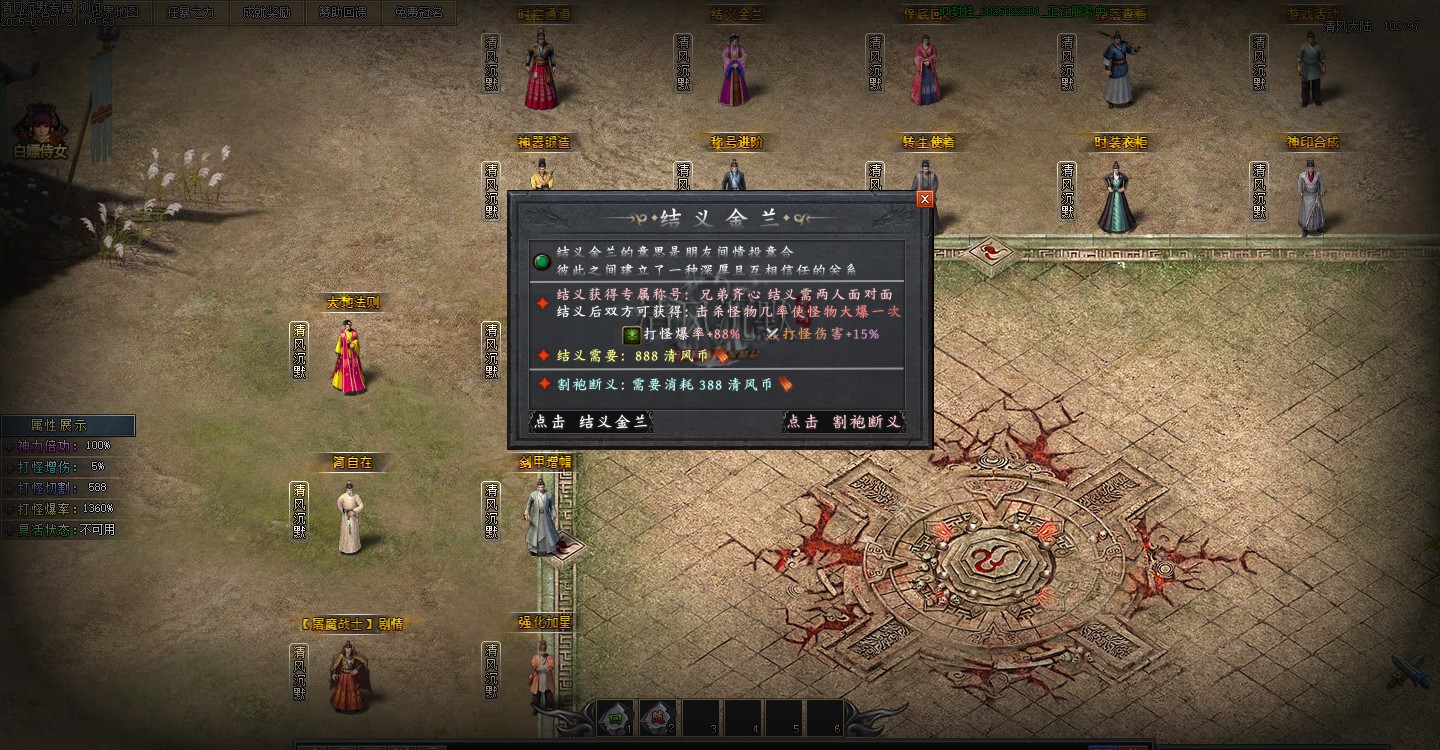Image resolution: width=1440 pixels, height=750 pixels.
Task: Select the 赞助回馈 menu entry
Action: coord(342,13)
